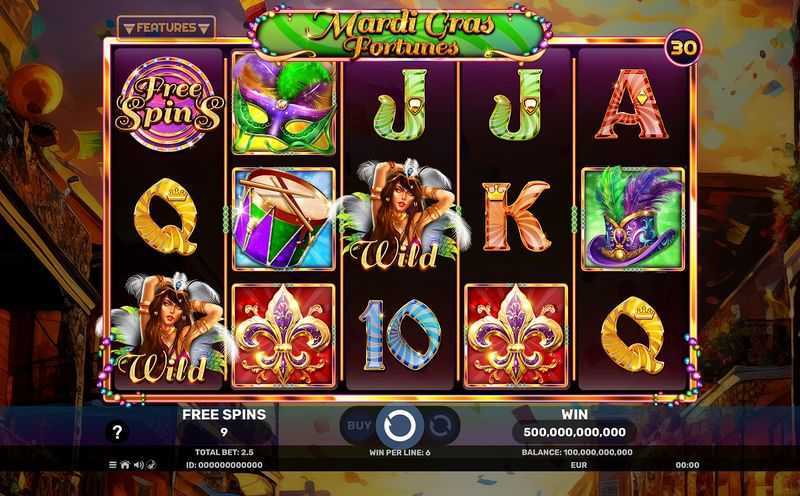Open the question mark help button

pyautogui.click(x=118, y=432)
